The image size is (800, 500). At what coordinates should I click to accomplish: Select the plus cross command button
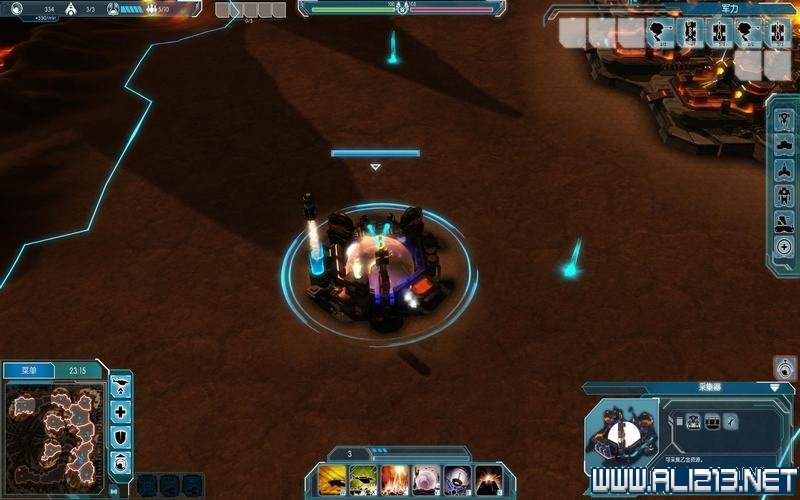(x=121, y=411)
